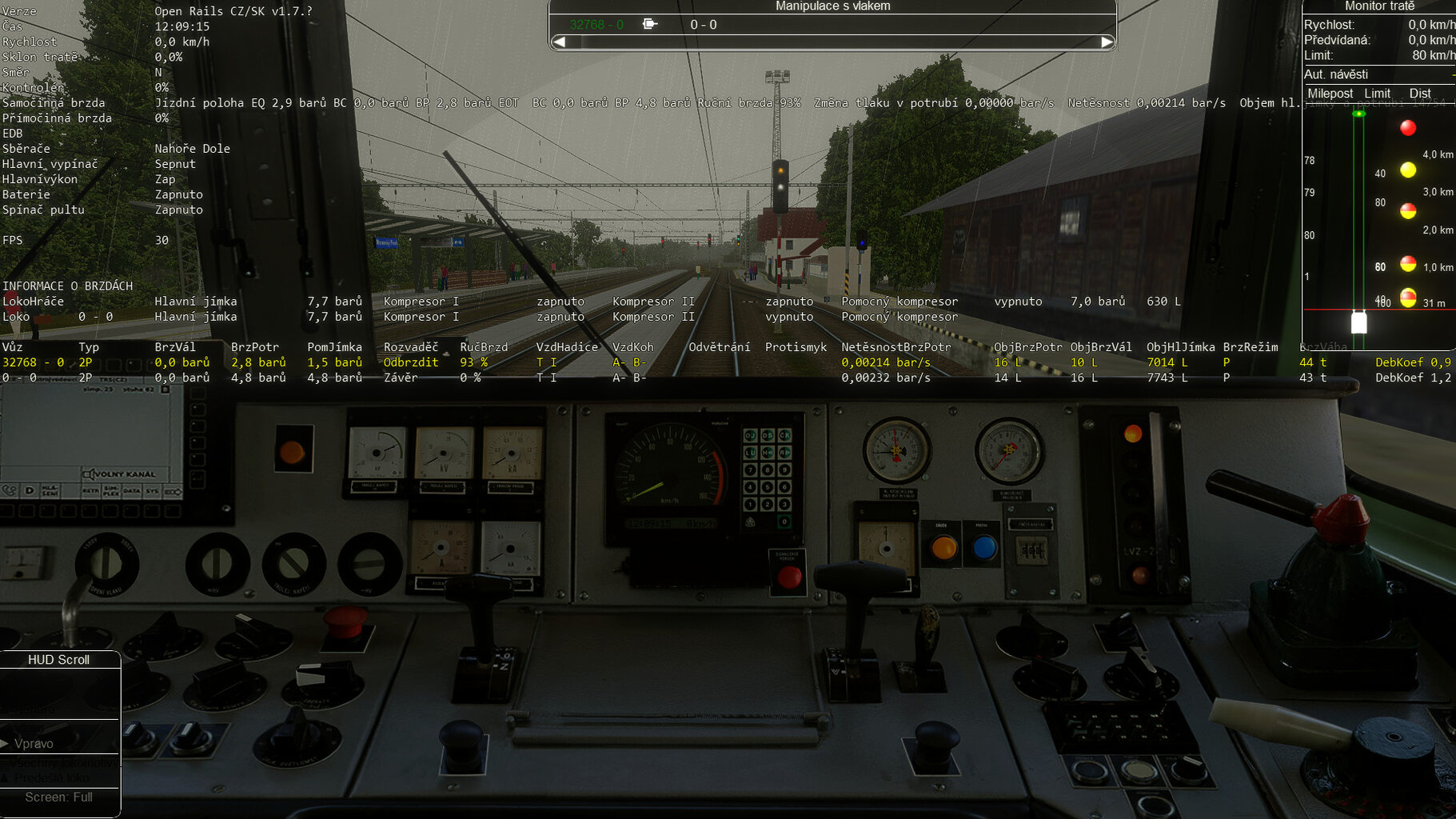Click the right arrow of train operations scrollbar
The height and width of the screenshot is (819, 1456).
click(x=1107, y=42)
